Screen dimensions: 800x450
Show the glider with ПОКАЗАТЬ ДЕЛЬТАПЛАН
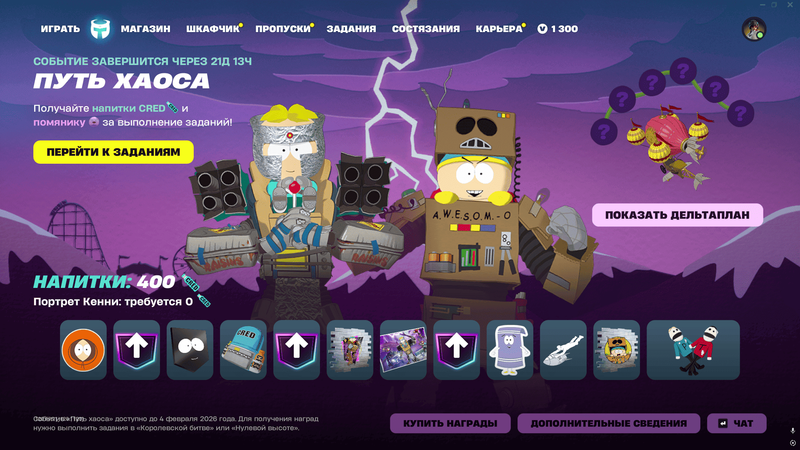677,215
